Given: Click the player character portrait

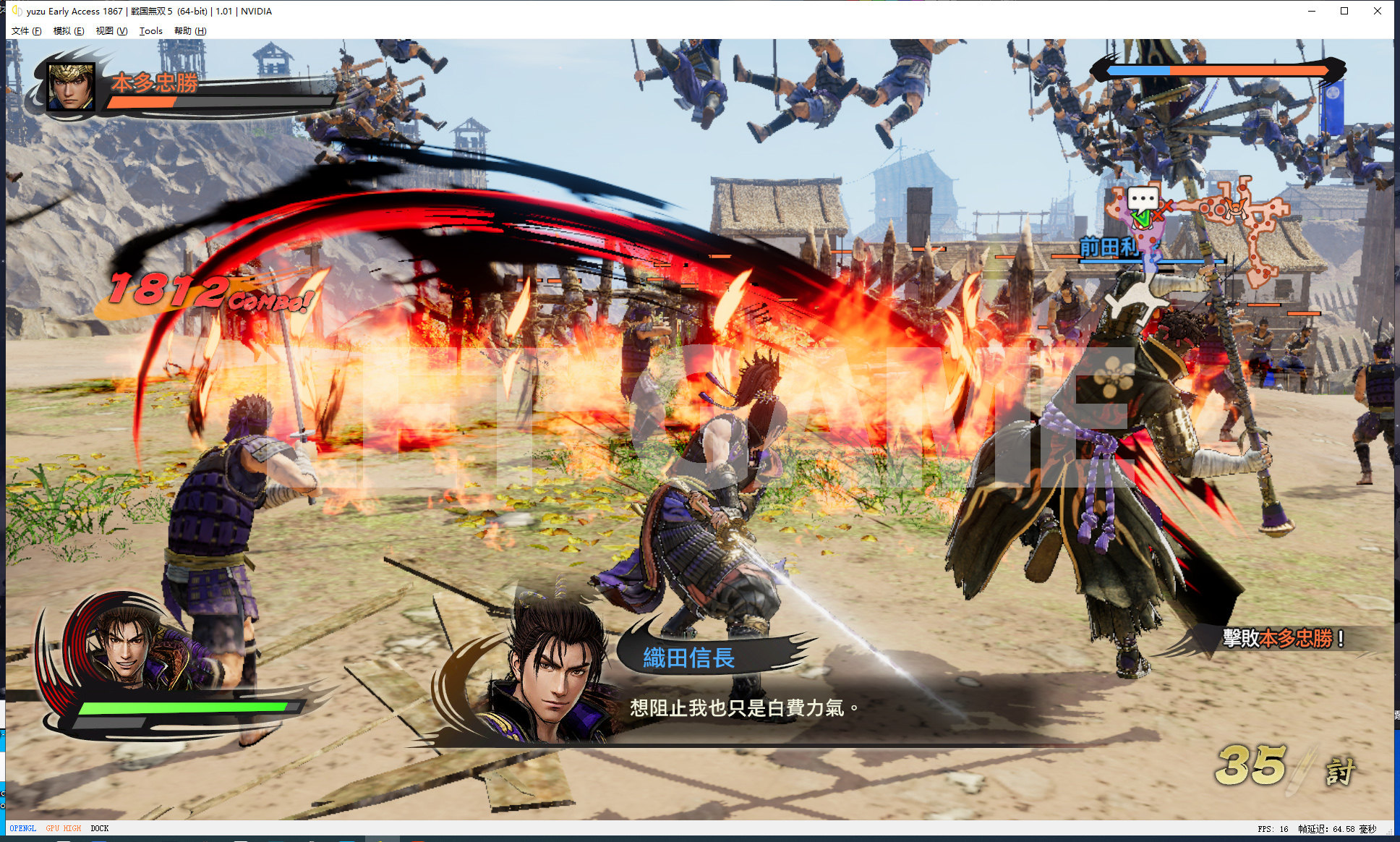Looking at the screenshot, I should tap(127, 647).
